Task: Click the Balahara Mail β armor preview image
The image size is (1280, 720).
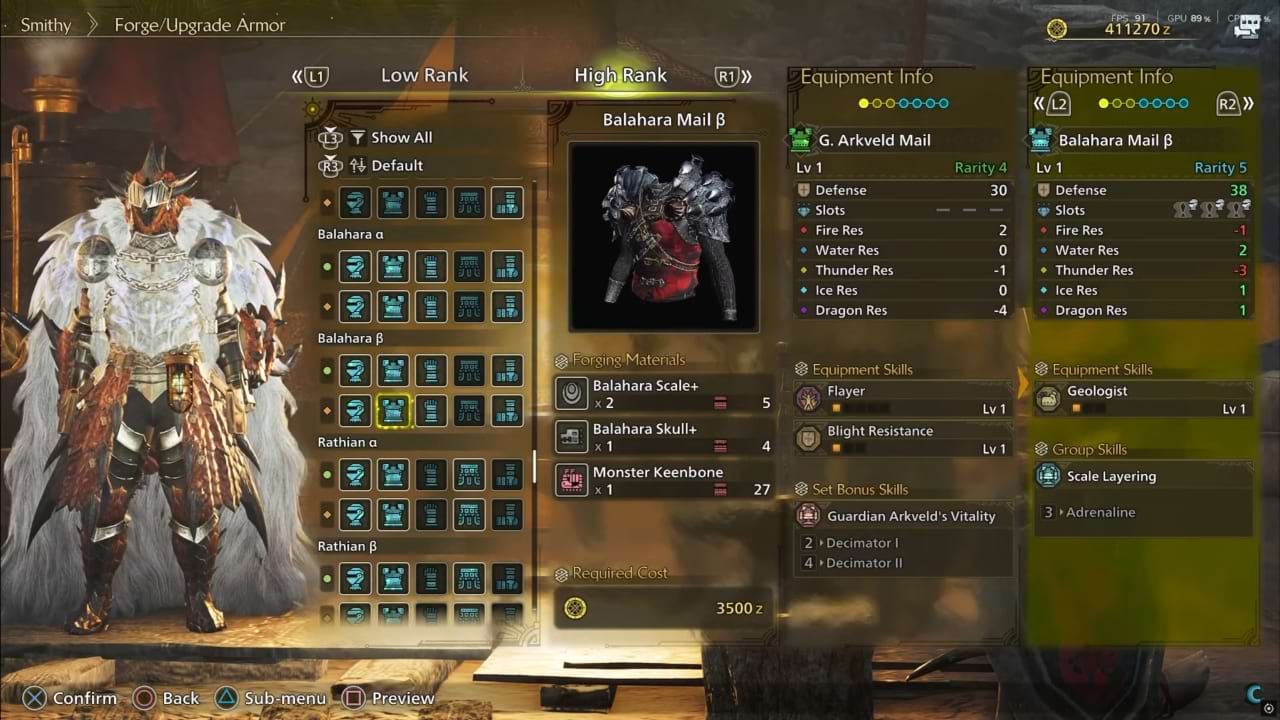Action: point(663,236)
